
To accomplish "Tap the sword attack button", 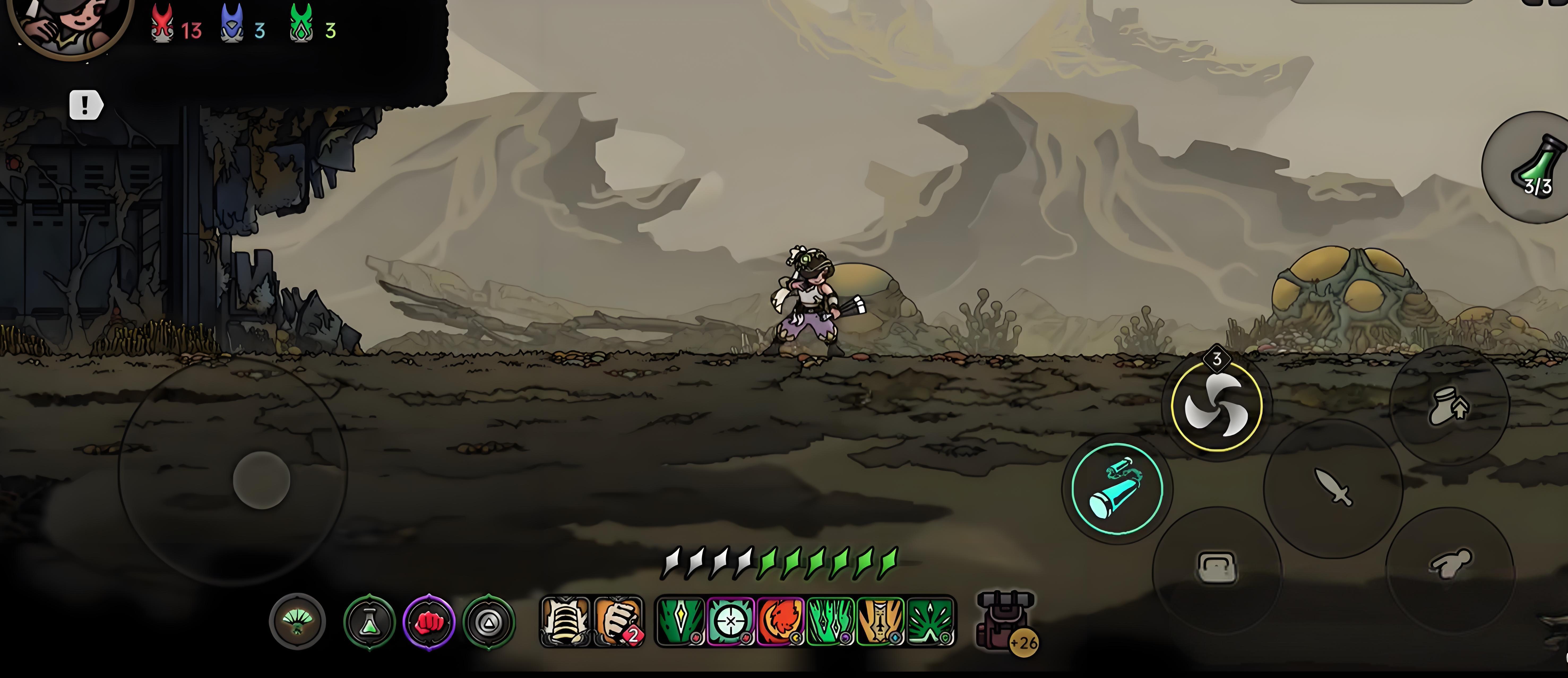I will (1333, 488).
